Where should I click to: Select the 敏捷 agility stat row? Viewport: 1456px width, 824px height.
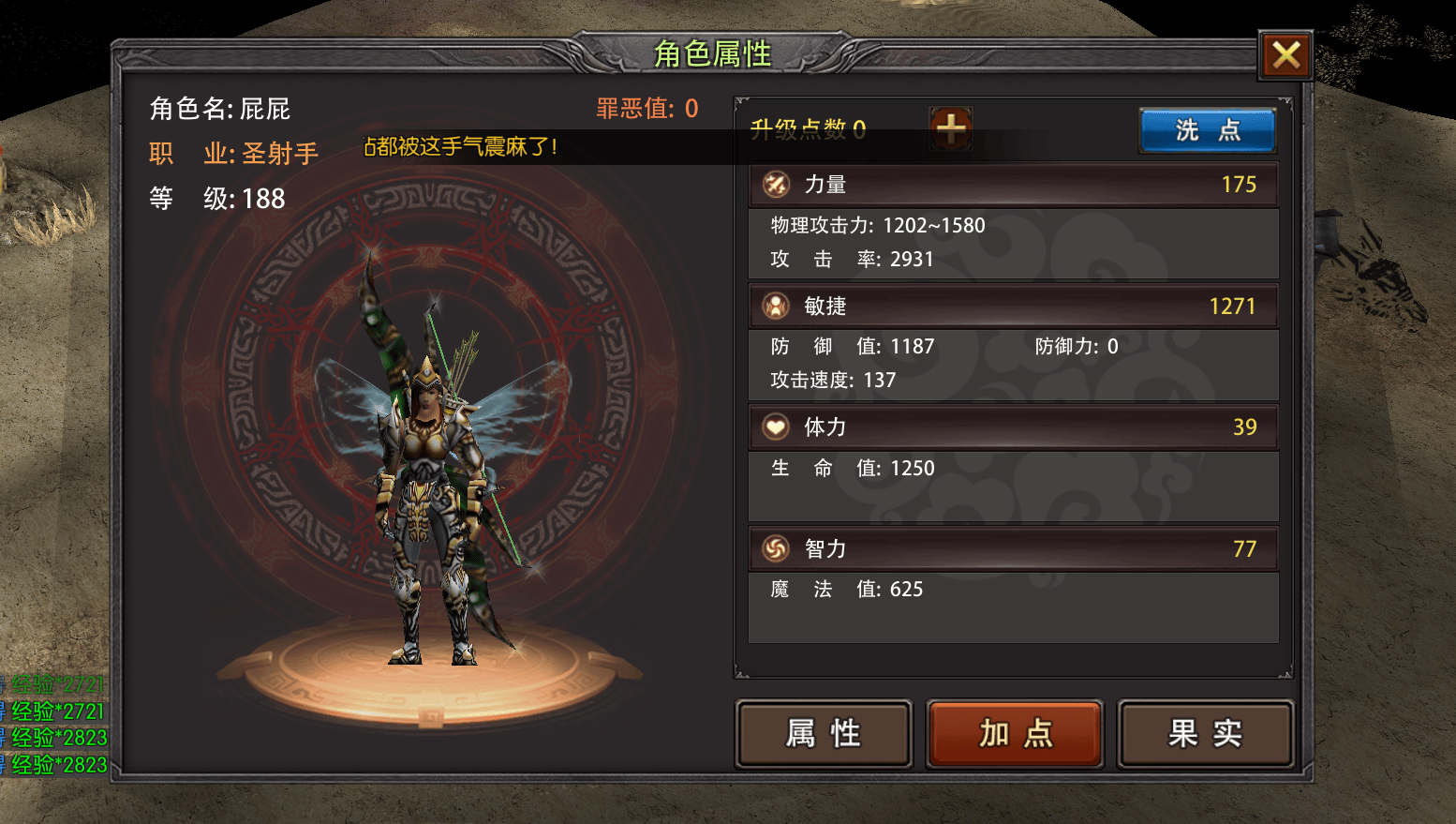coord(1013,307)
